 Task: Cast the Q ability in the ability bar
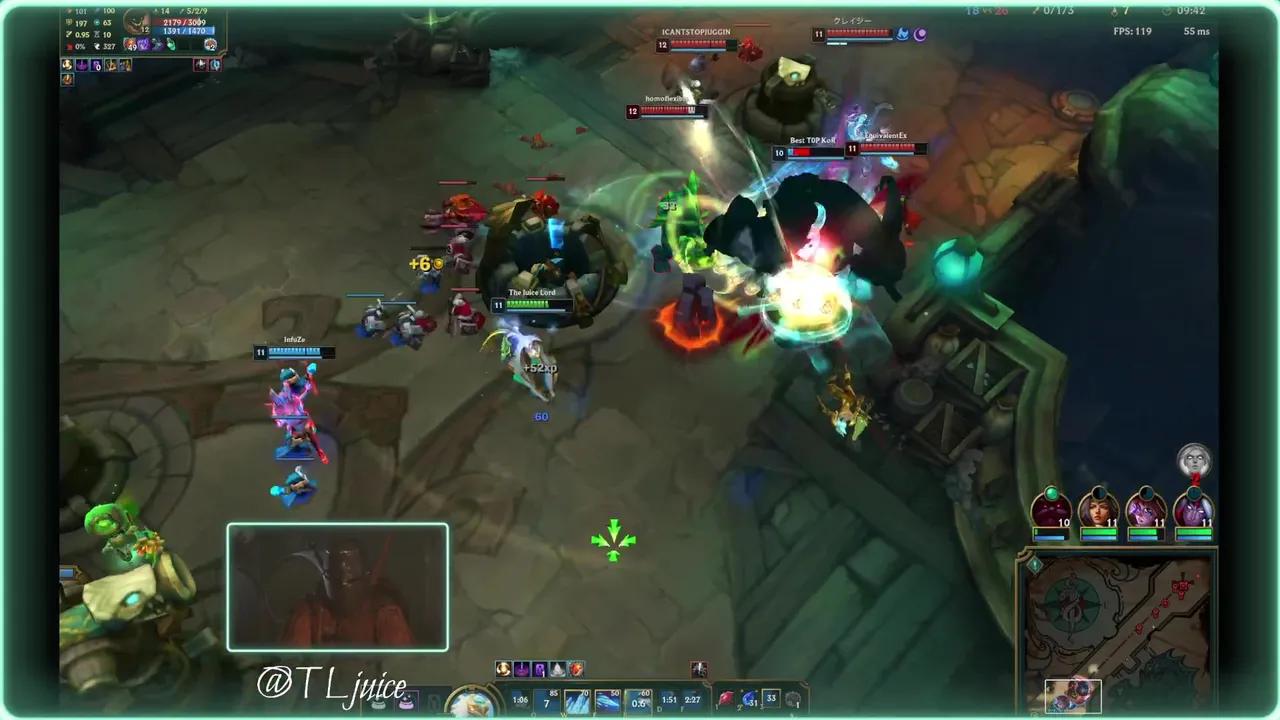(x=546, y=700)
